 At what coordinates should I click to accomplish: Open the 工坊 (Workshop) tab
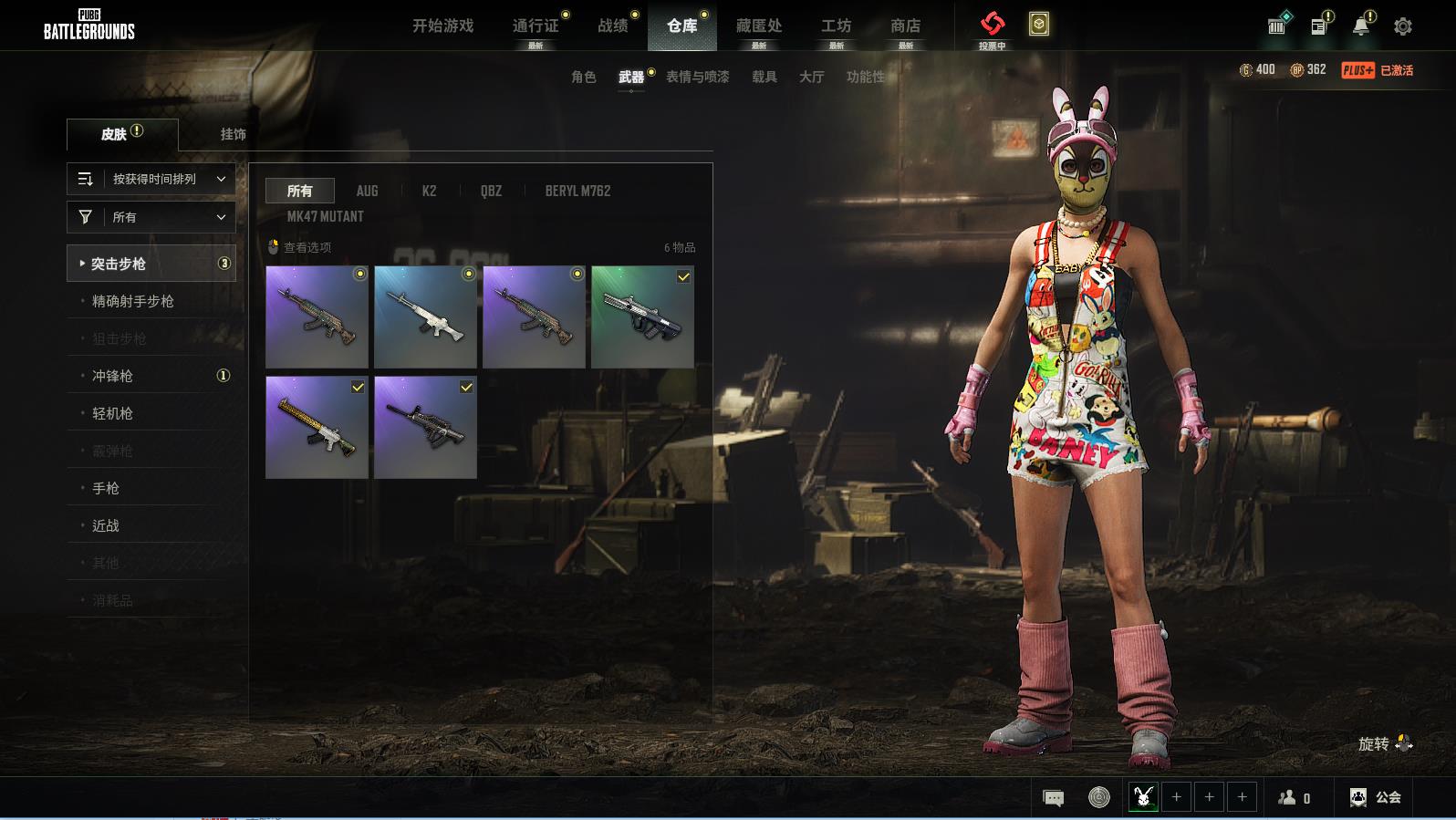point(836,26)
